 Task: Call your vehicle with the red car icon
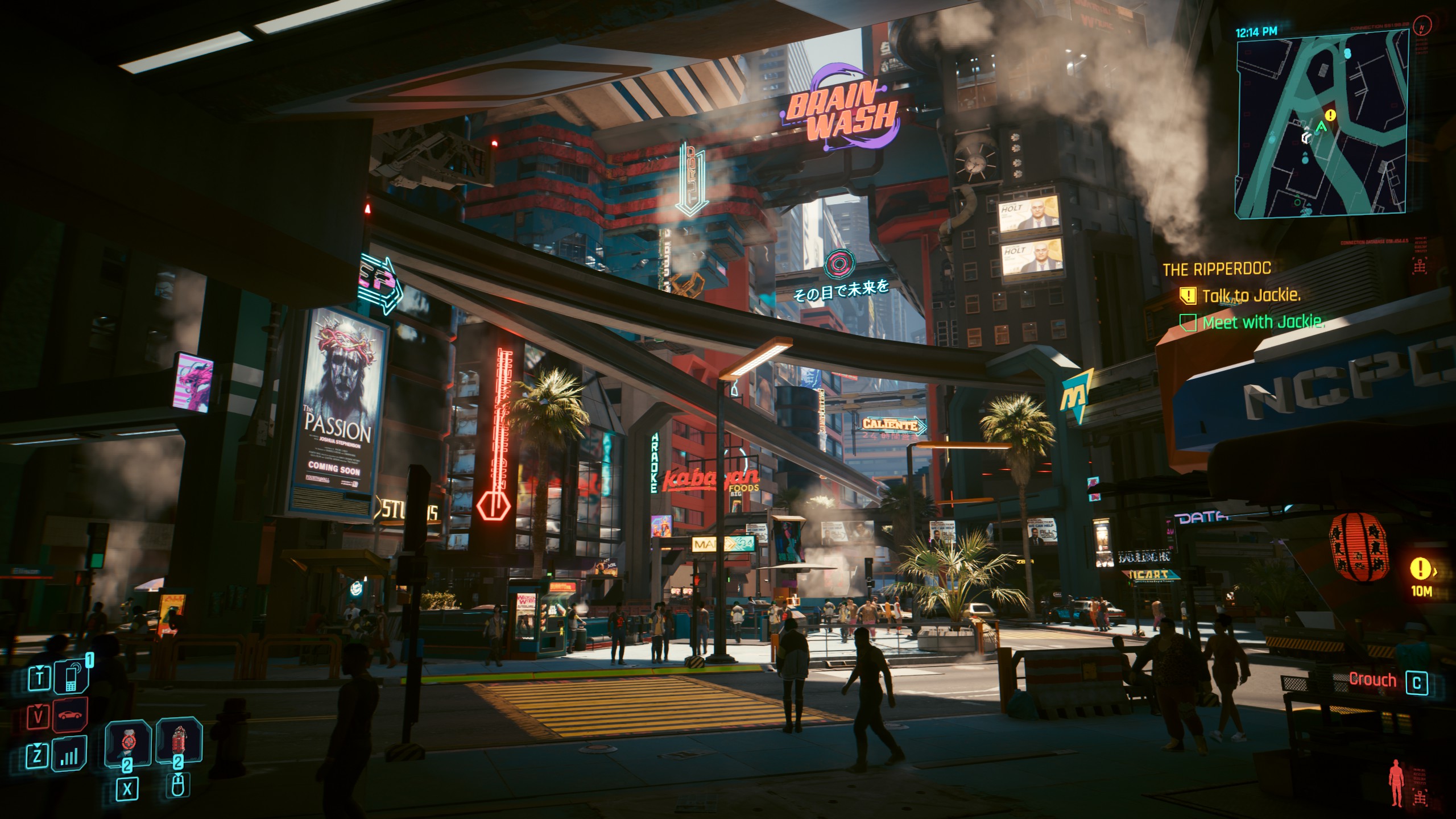[x=71, y=715]
